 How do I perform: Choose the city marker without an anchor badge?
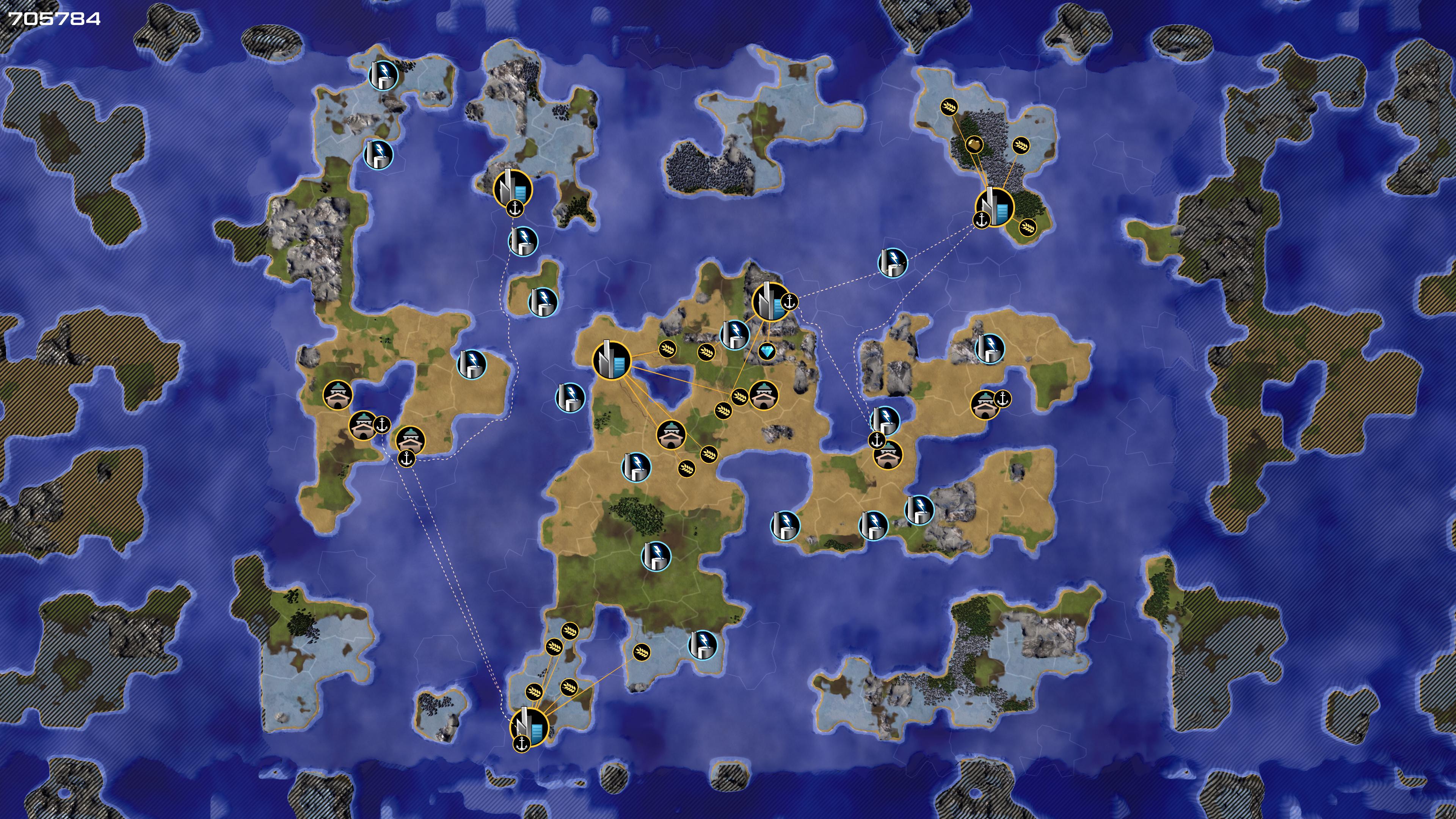point(612,361)
